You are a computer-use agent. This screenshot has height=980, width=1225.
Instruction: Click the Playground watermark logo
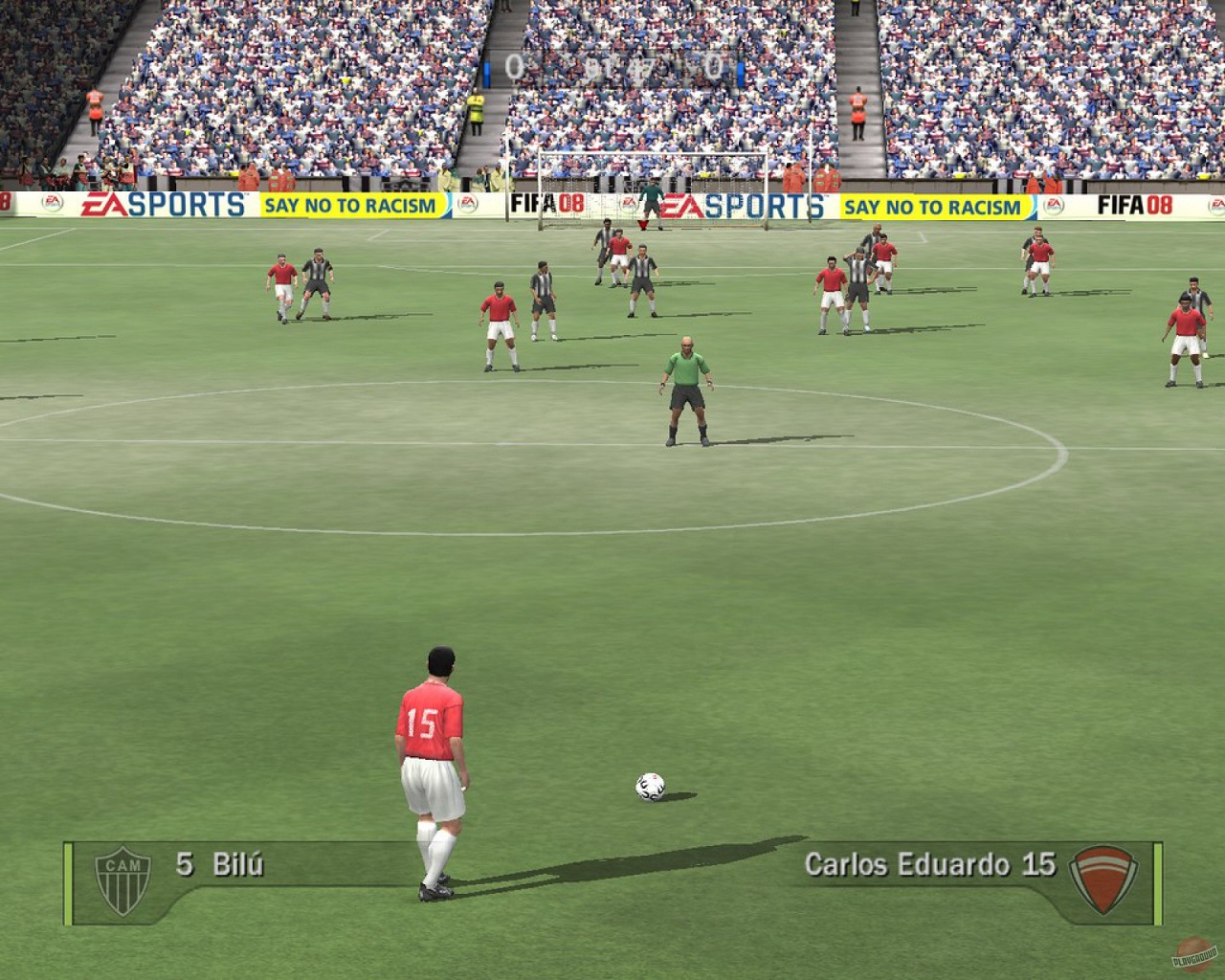pos(1194,954)
